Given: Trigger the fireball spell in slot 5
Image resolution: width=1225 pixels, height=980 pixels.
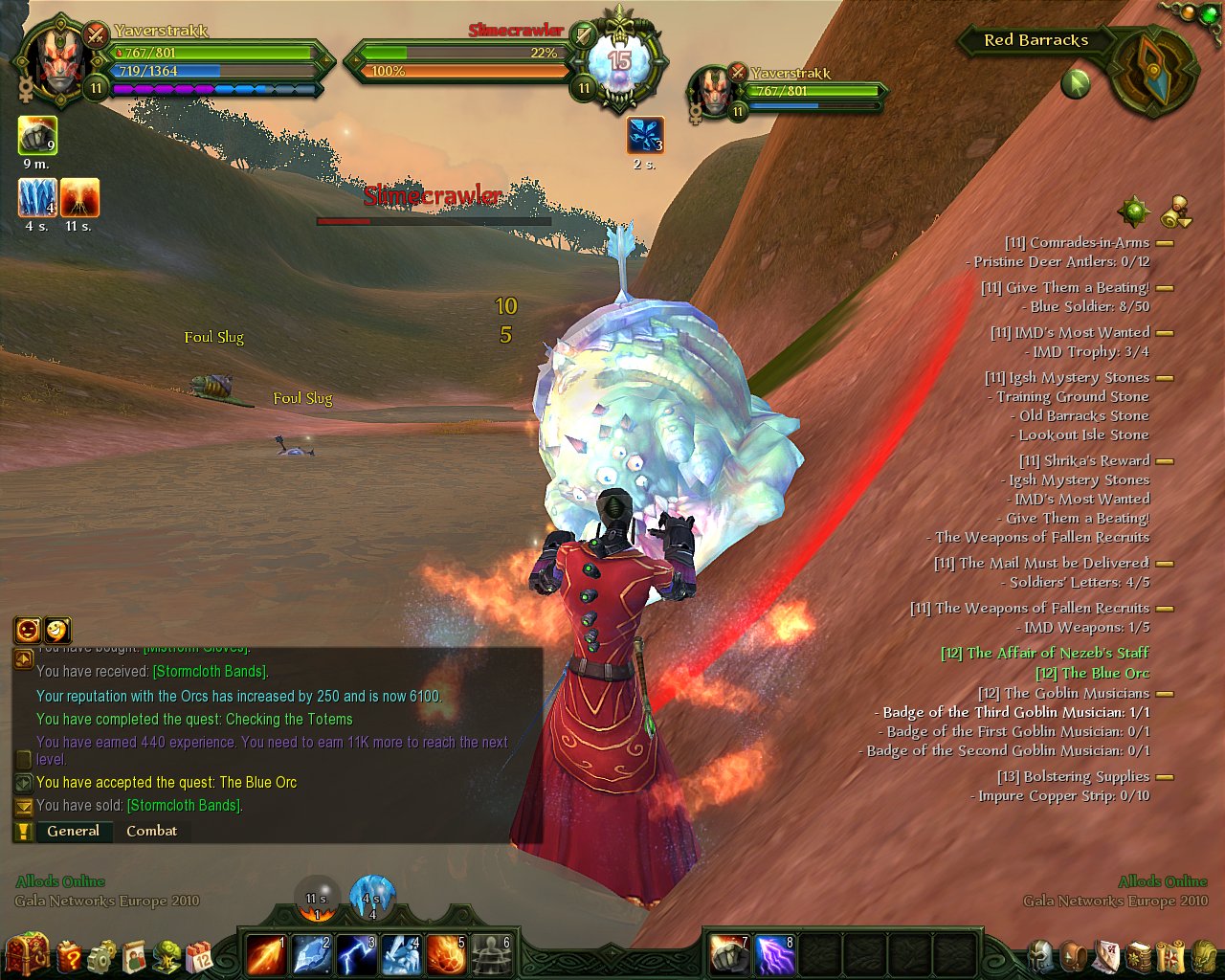Looking at the screenshot, I should coord(446,954).
